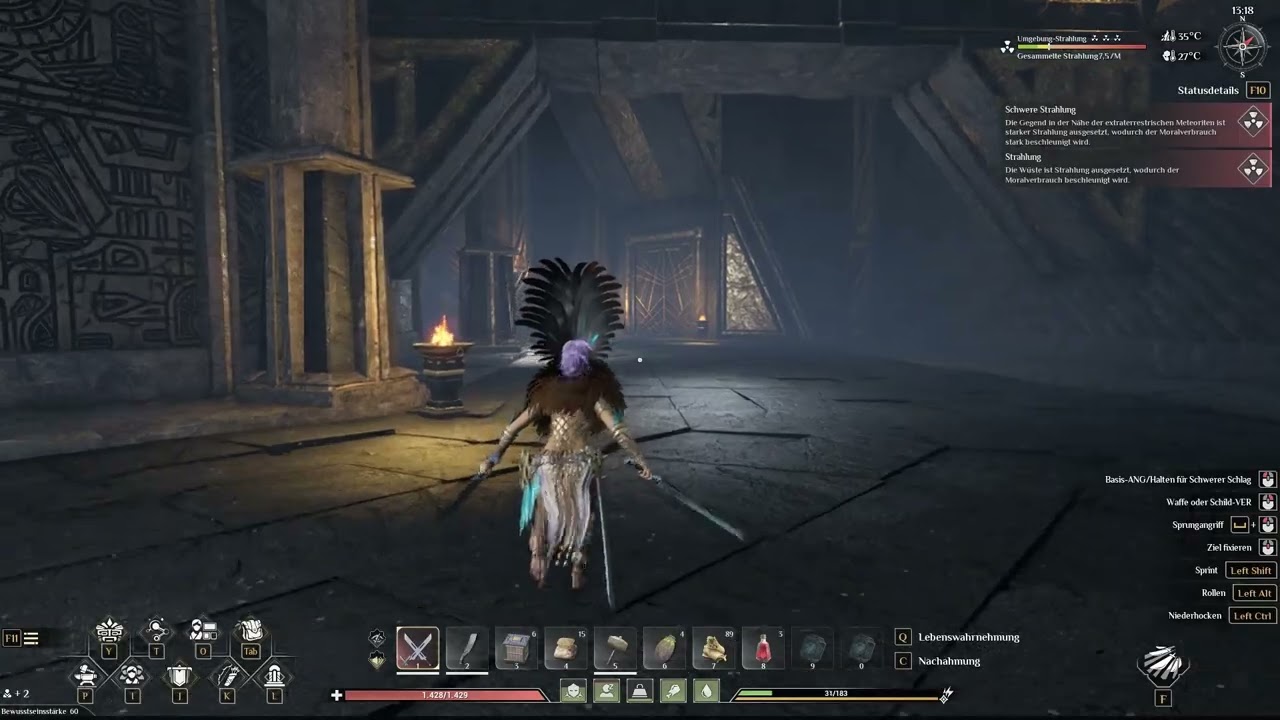Image resolution: width=1280 pixels, height=720 pixels.
Task: Open the tribal mask menu icon
Action: click(x=109, y=631)
